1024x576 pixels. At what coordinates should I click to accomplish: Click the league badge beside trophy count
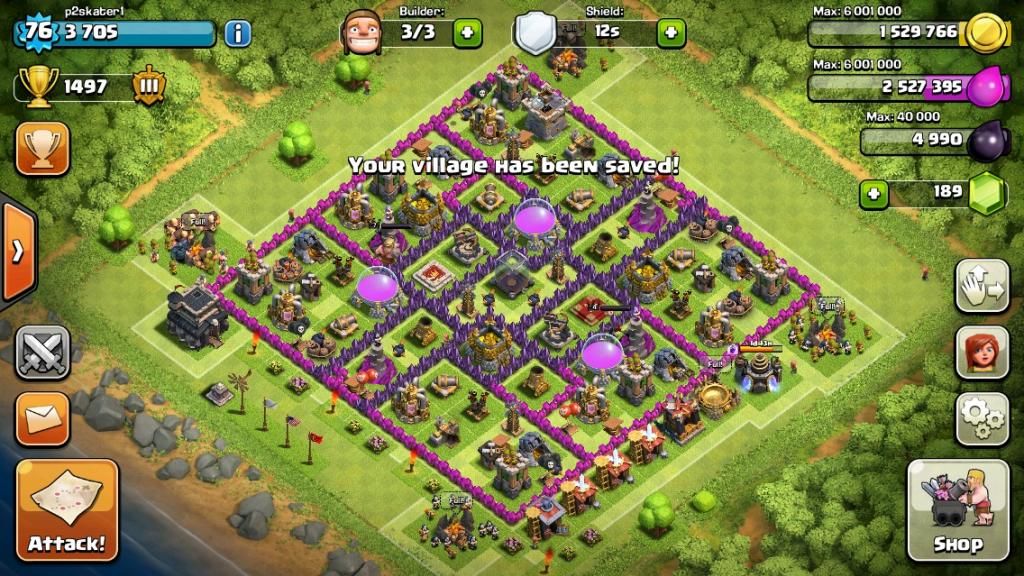click(x=149, y=87)
